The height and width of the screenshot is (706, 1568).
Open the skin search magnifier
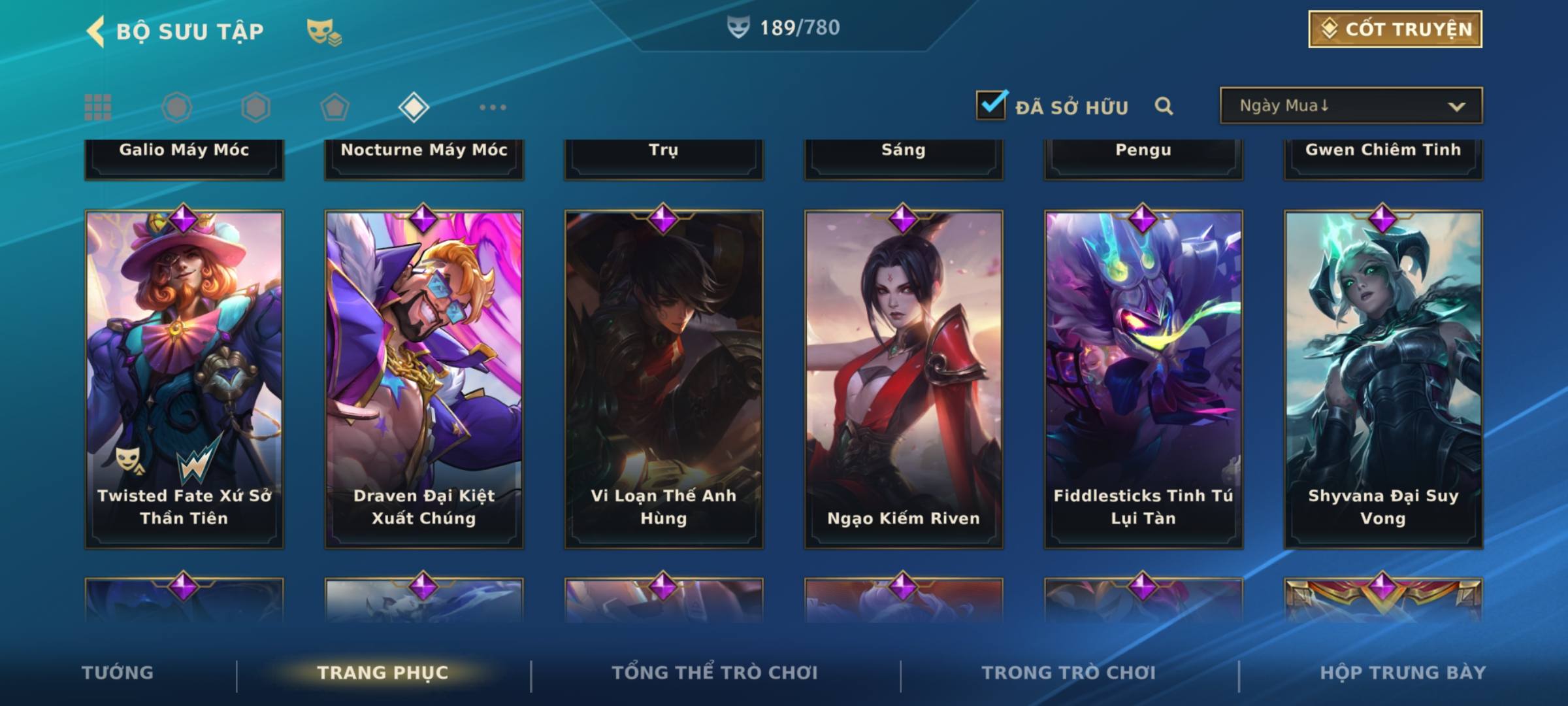click(x=1164, y=106)
